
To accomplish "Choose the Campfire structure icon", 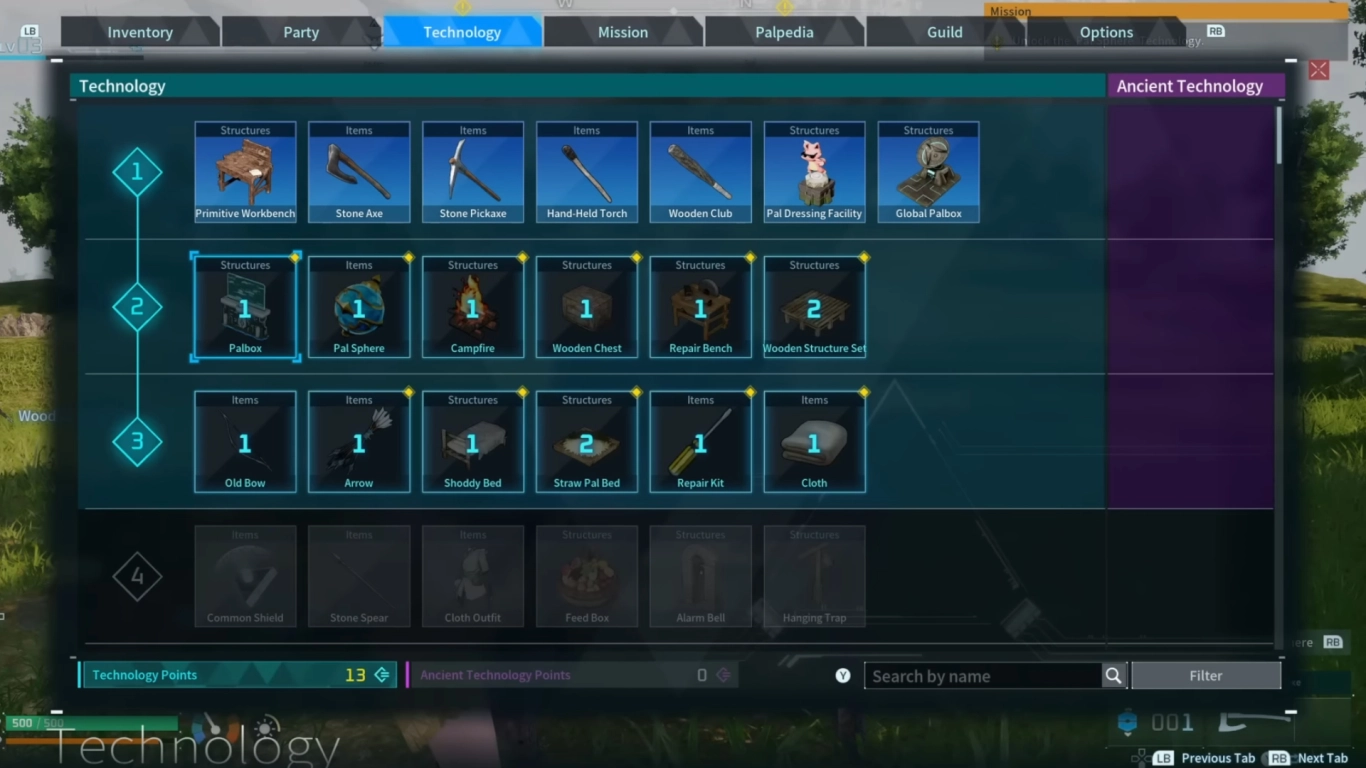I will pos(473,306).
